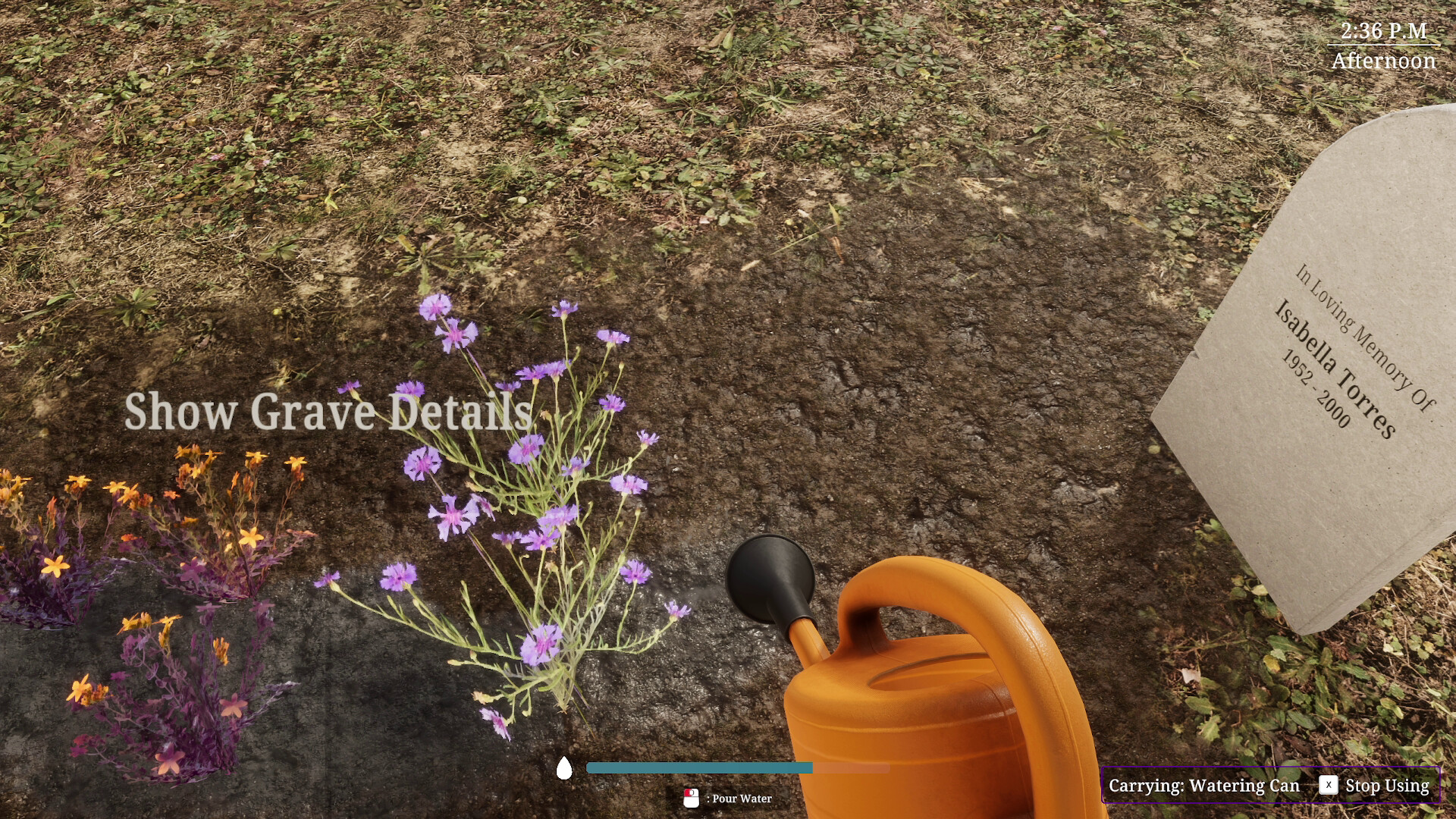This screenshot has width=1456, height=819.
Task: Click the watering can spout rose
Action: (x=768, y=576)
